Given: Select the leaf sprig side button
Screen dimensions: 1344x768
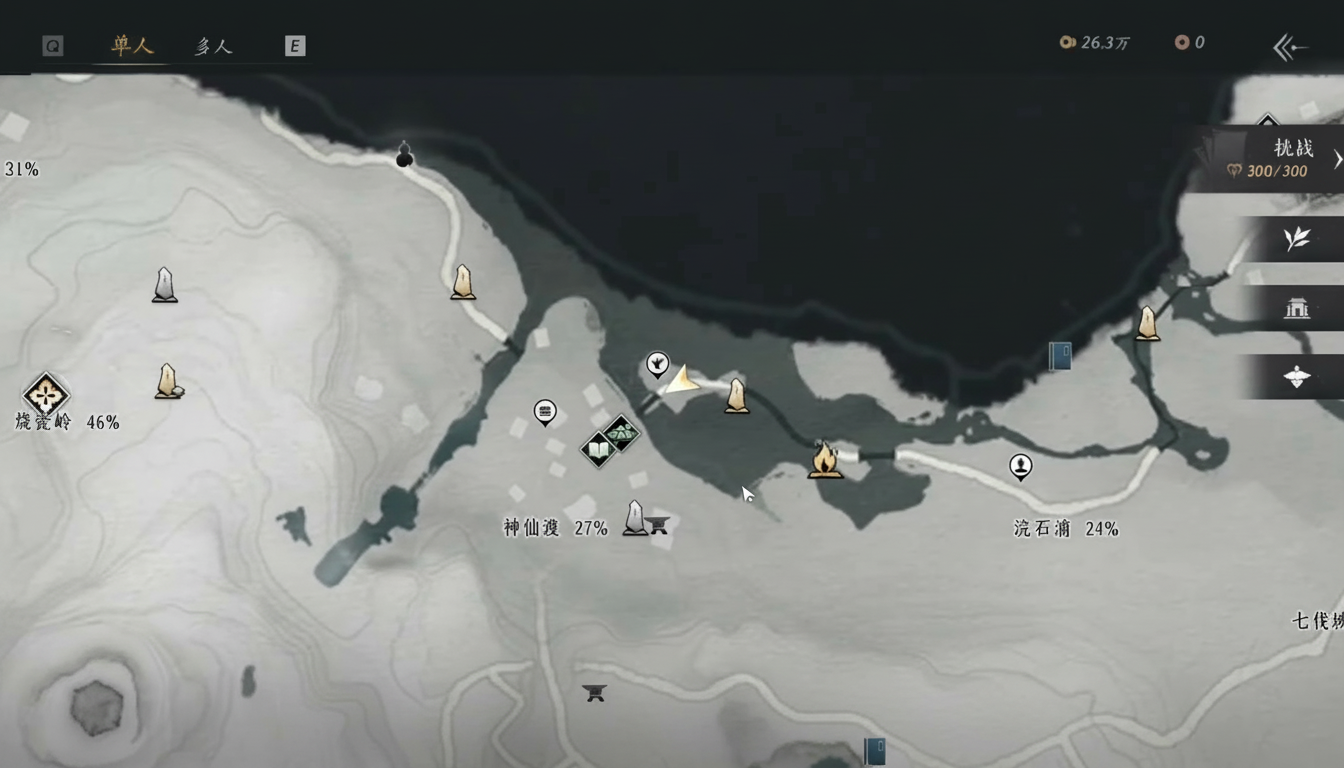Looking at the screenshot, I should [1297, 239].
